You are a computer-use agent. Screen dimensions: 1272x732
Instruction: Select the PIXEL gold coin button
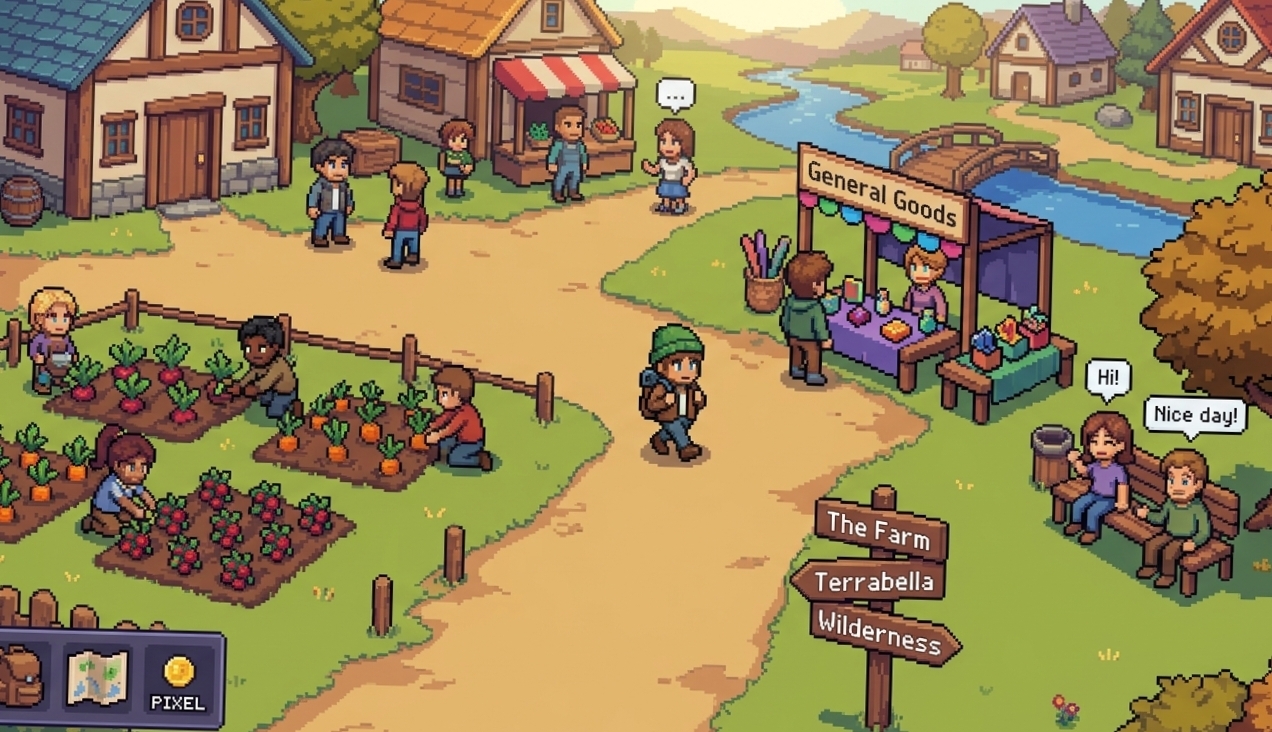point(178,680)
